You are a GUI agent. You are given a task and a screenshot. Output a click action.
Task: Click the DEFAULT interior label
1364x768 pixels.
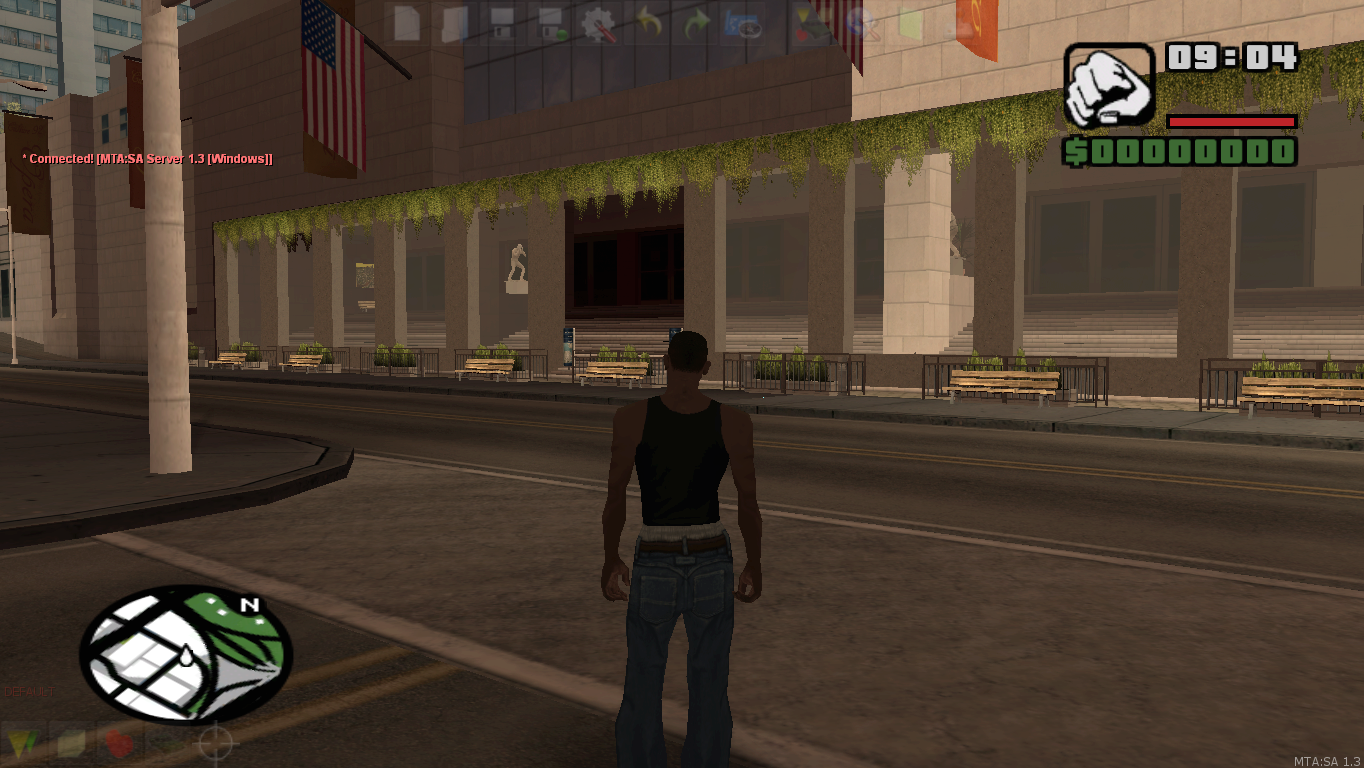(x=28, y=691)
